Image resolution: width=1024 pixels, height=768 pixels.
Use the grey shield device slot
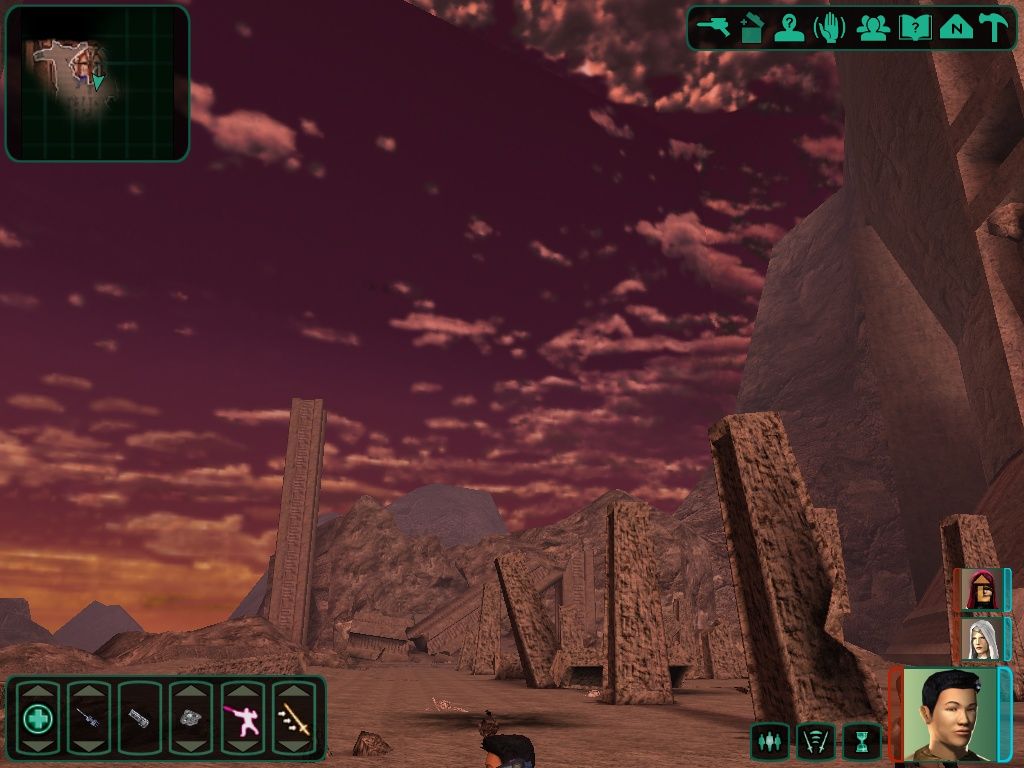pos(140,718)
